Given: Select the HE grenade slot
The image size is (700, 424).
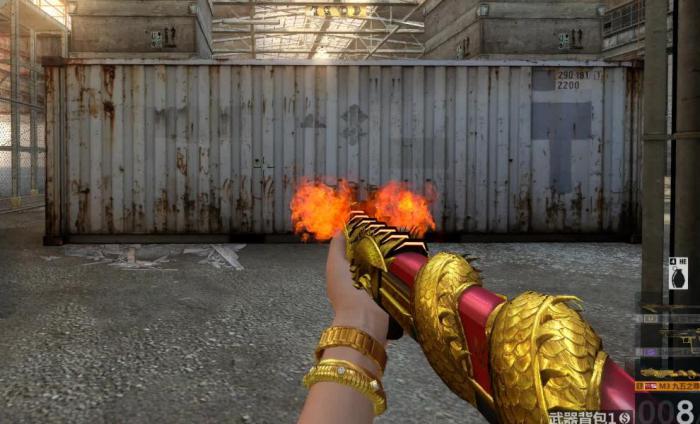Looking at the screenshot, I should pos(678,274).
